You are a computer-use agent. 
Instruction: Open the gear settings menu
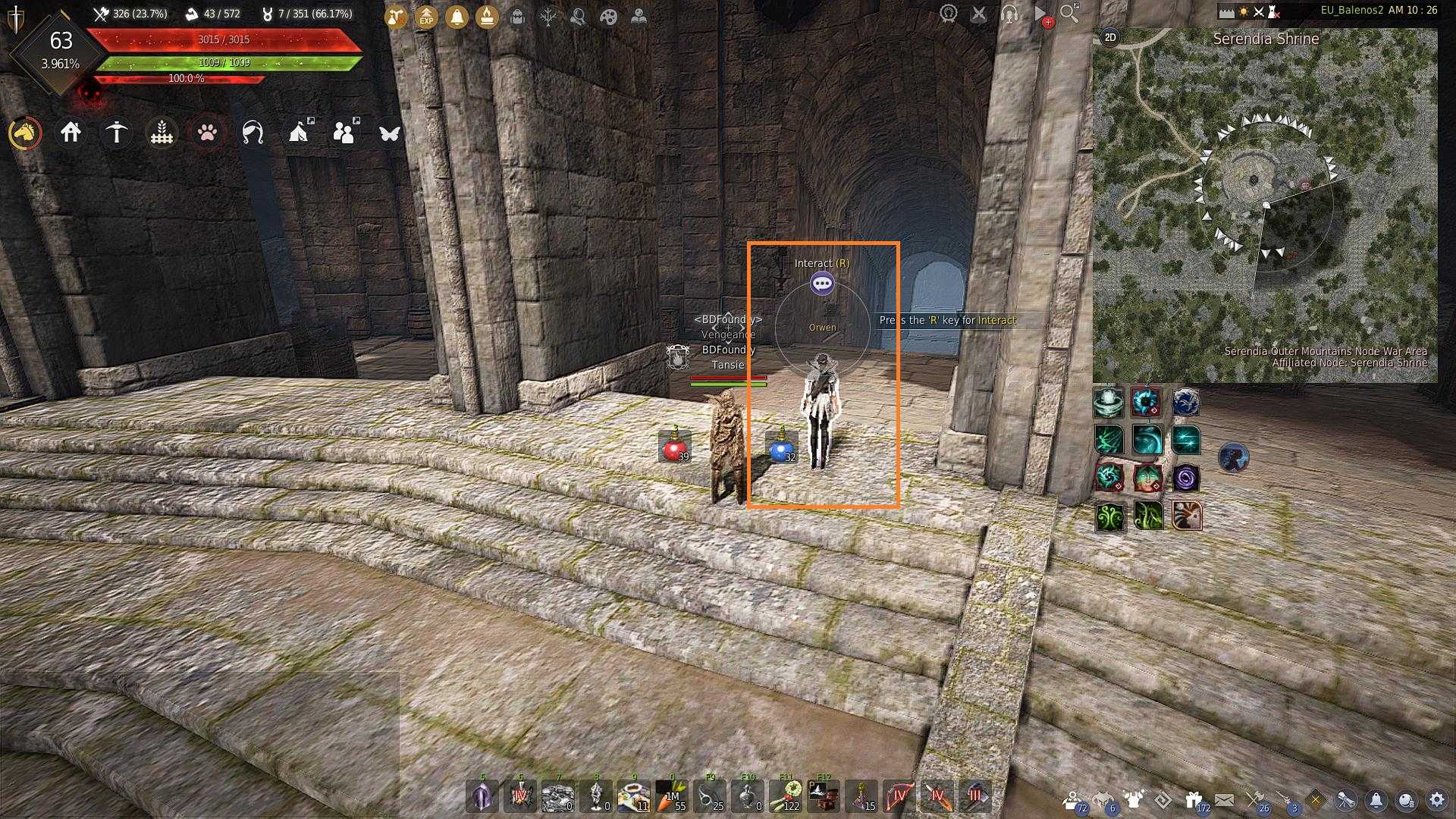tap(1437, 799)
